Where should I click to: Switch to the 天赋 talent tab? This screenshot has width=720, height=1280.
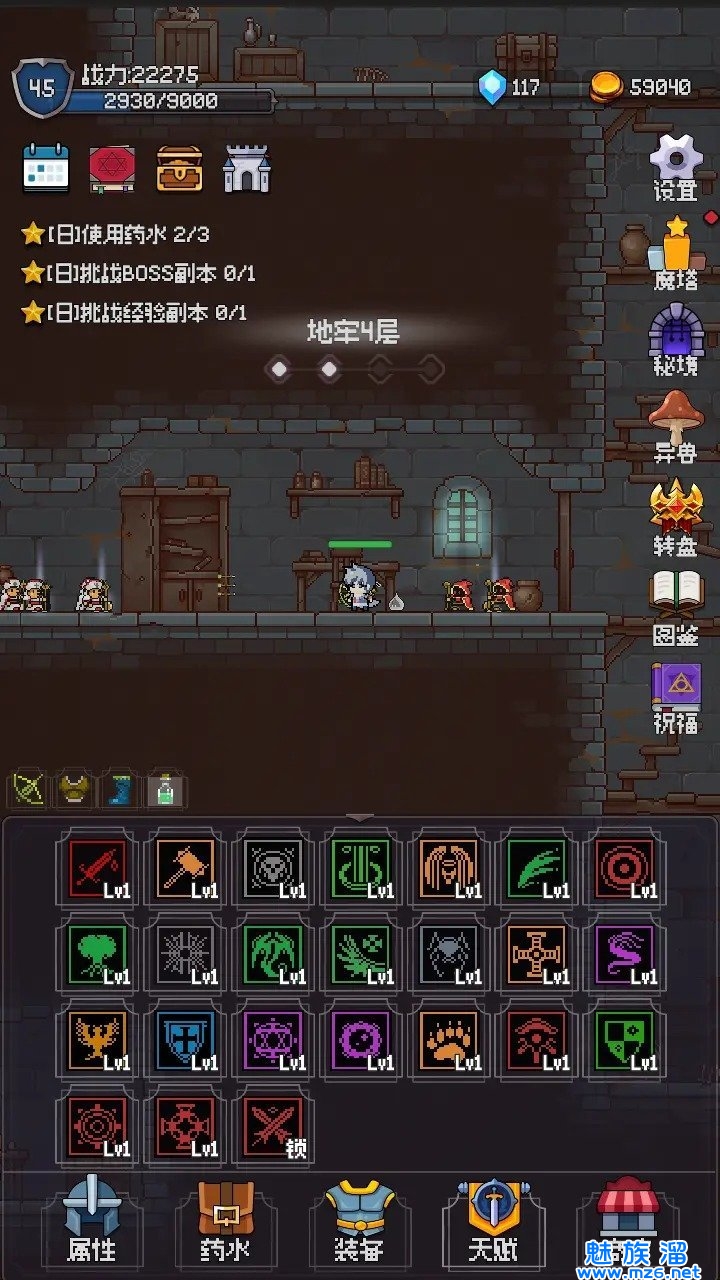point(494,1220)
